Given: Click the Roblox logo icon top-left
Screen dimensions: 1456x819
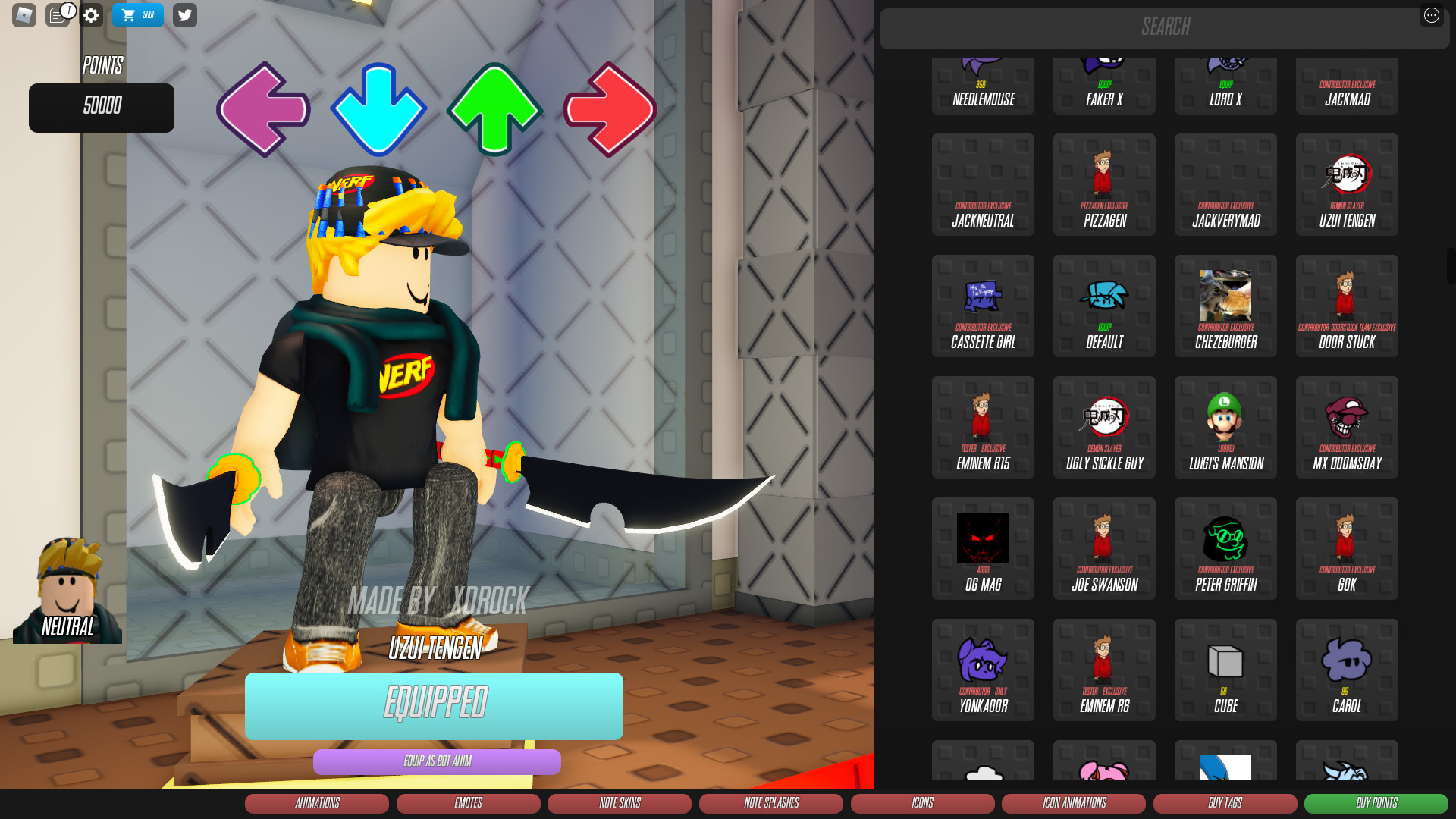Looking at the screenshot, I should 25,14.
